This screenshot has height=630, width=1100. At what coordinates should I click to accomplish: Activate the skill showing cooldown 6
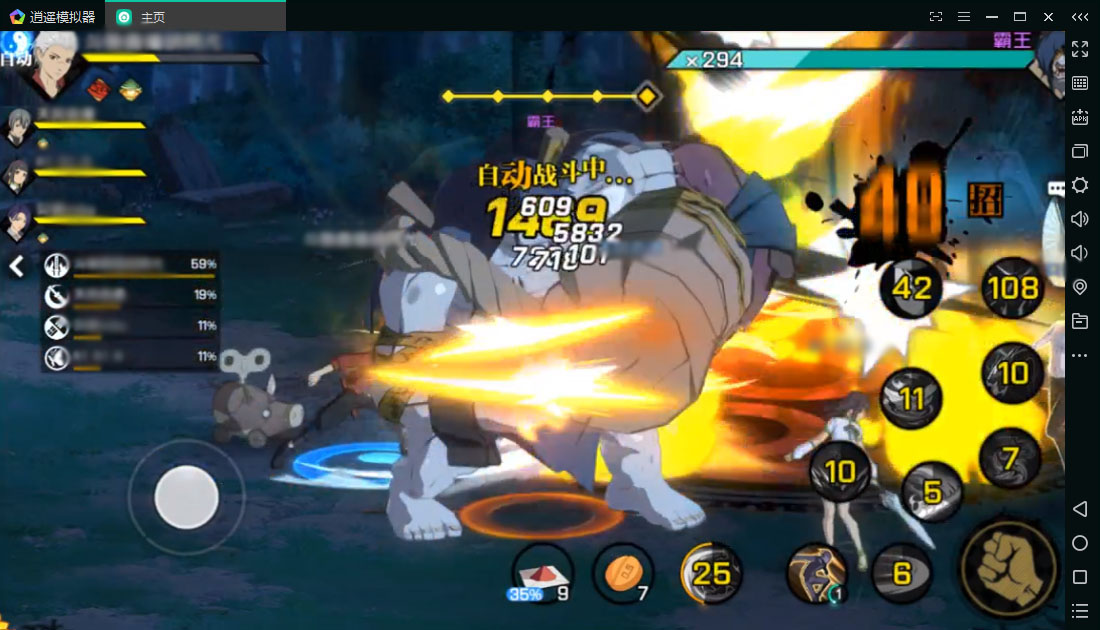[x=901, y=573]
